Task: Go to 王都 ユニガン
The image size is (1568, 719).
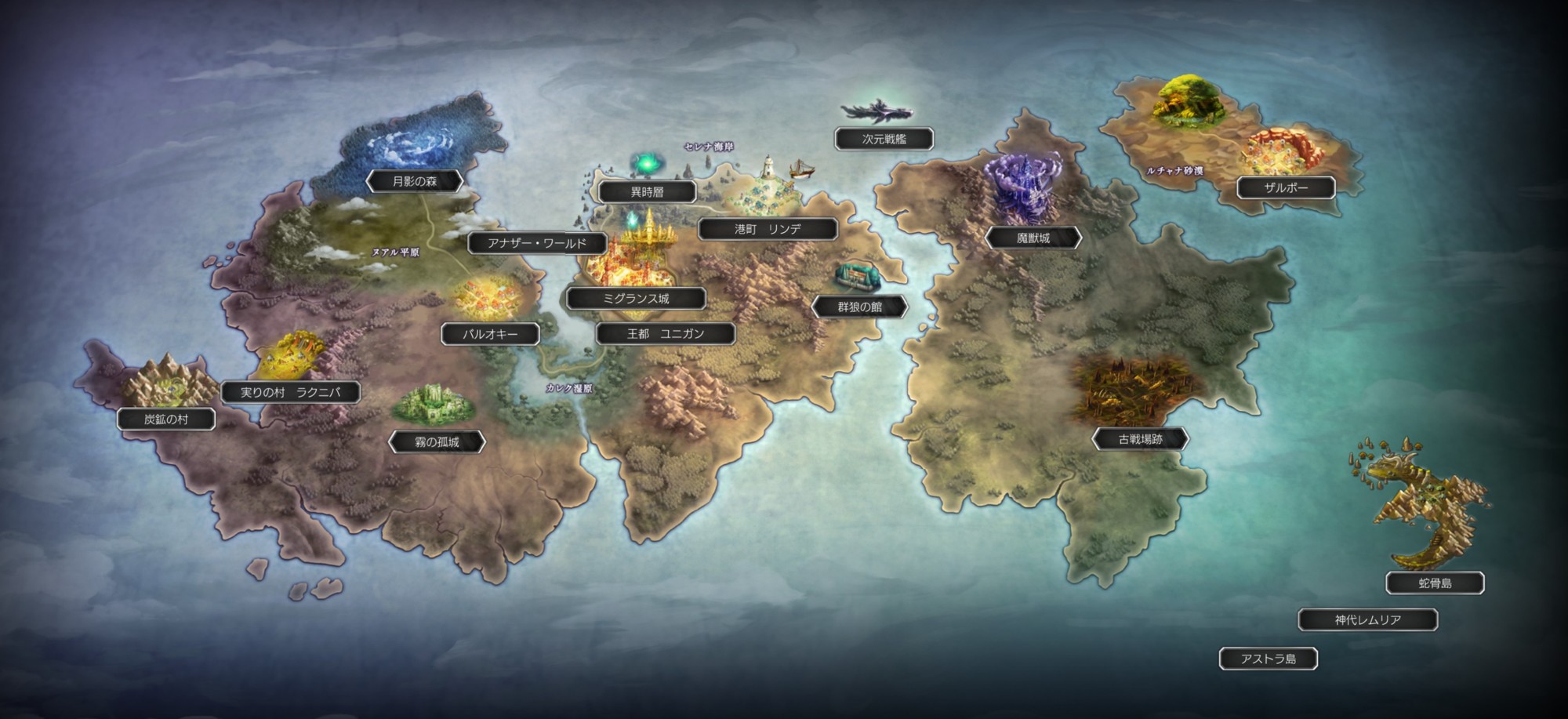Action: (x=665, y=334)
